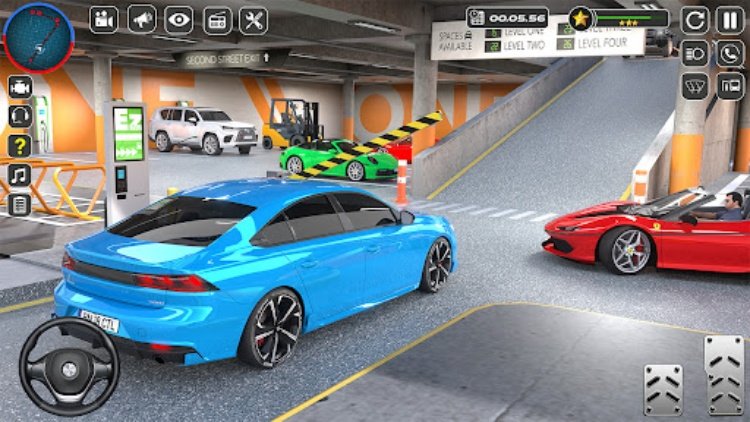
Task: Open the wrench and screwdriver settings
Action: (x=253, y=19)
